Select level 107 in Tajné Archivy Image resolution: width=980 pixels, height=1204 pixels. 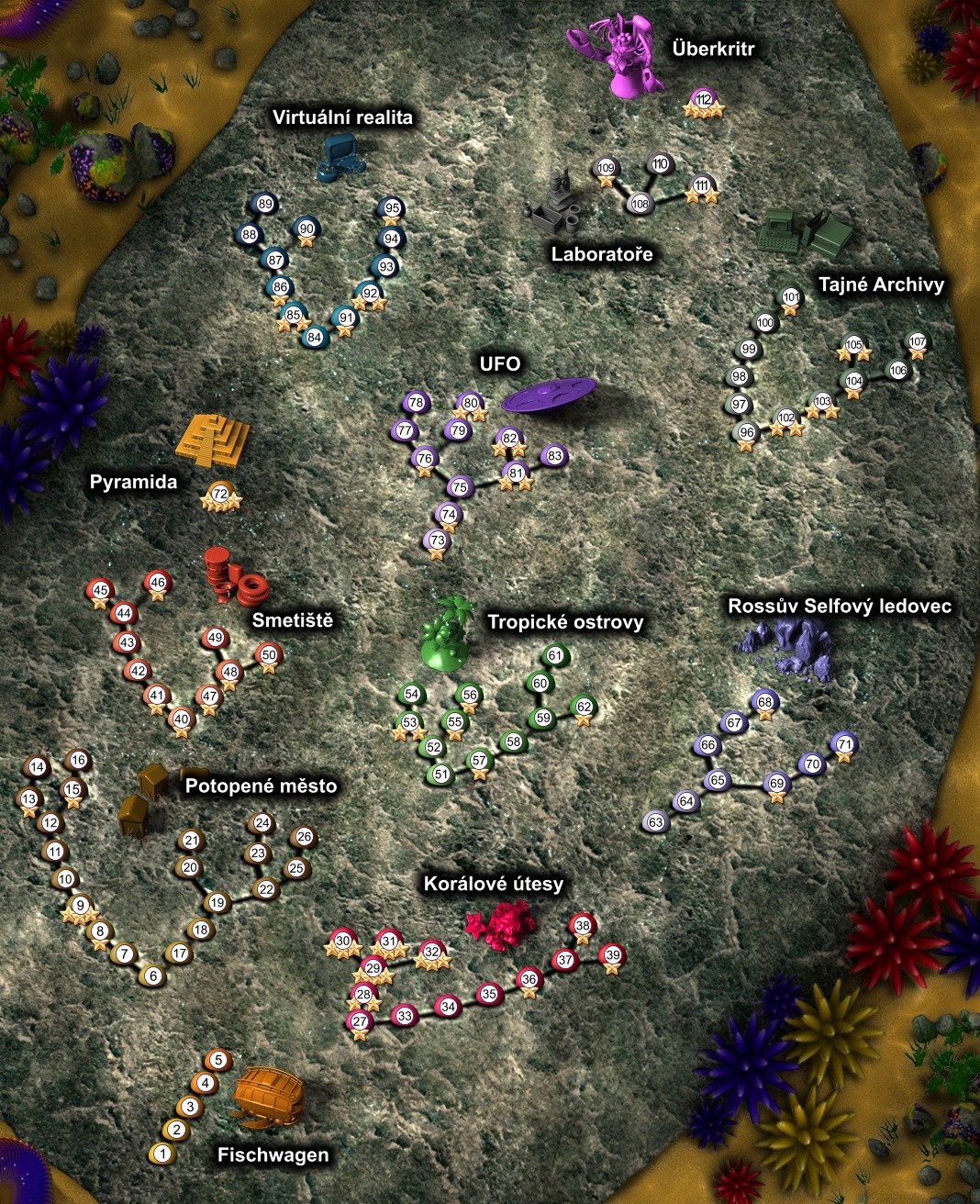pos(917,342)
